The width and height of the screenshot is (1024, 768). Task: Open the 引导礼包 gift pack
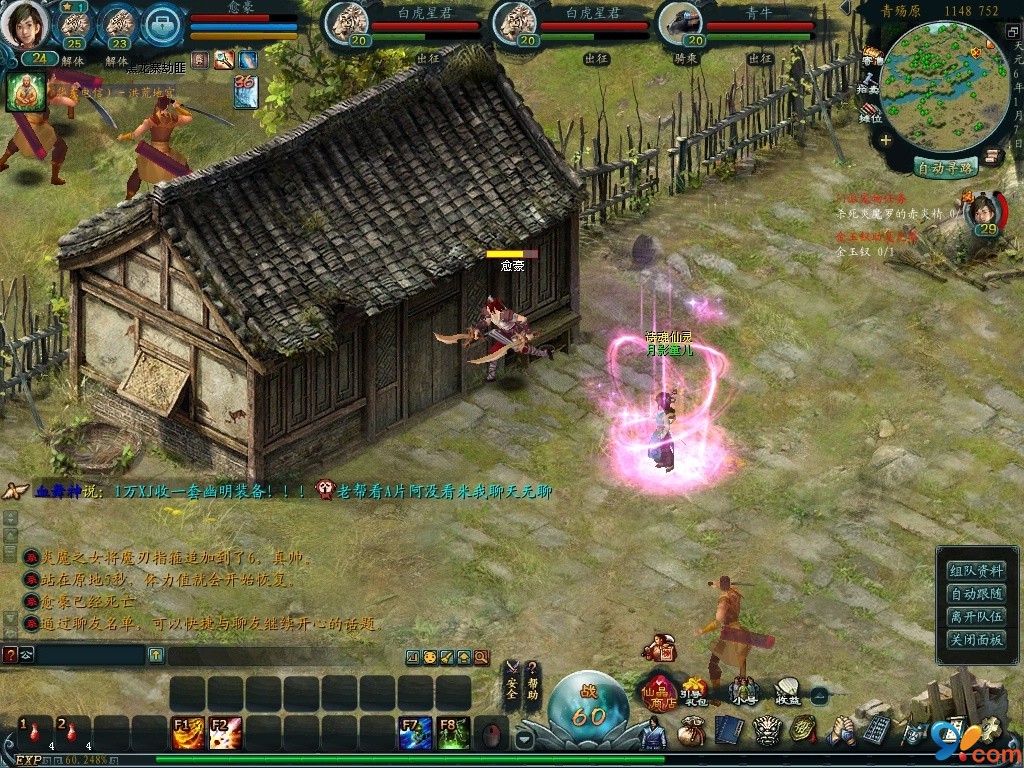694,690
